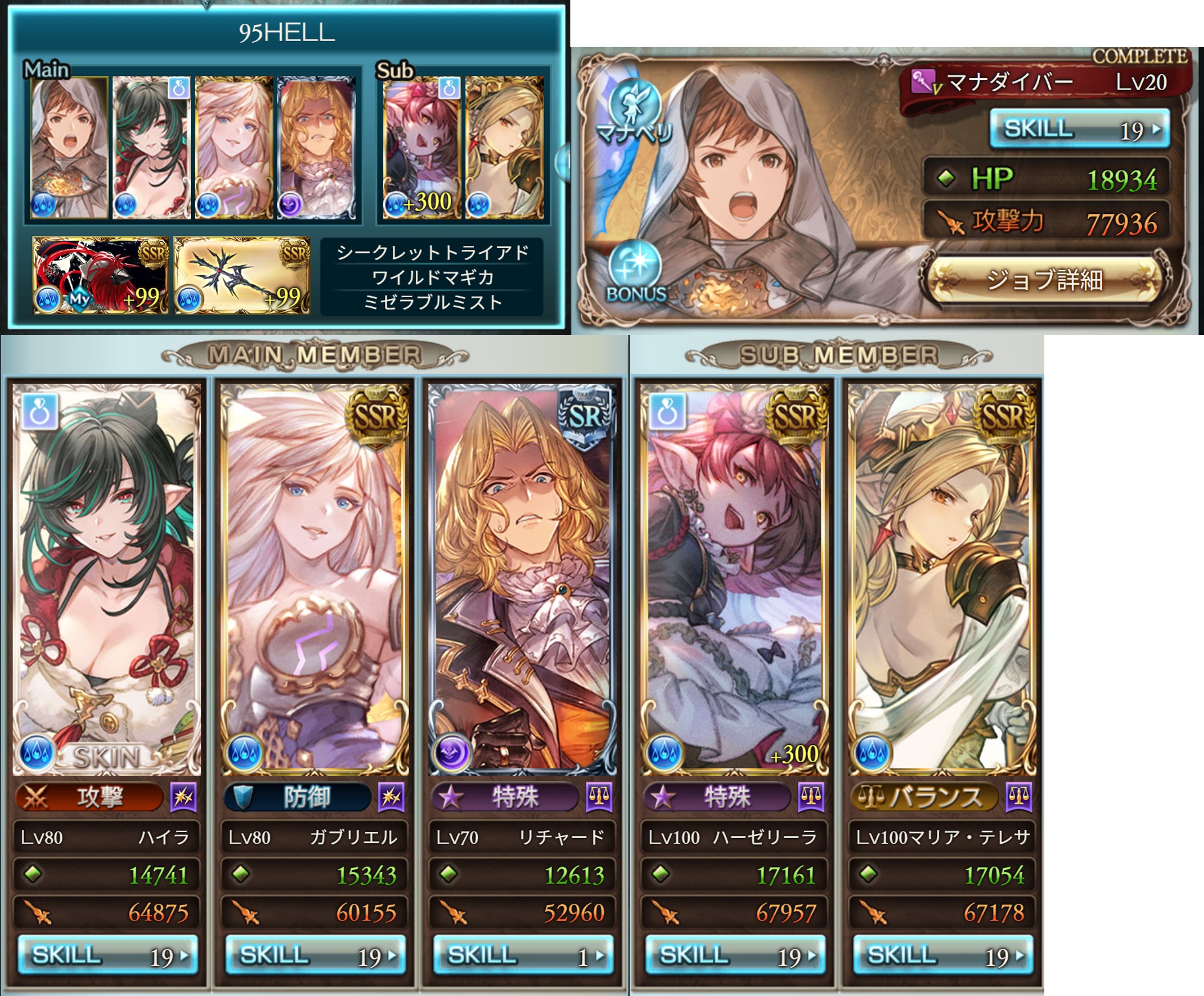Choose the SSR dark spiked staff weapon
This screenshot has width=1204, height=996.
tap(242, 275)
